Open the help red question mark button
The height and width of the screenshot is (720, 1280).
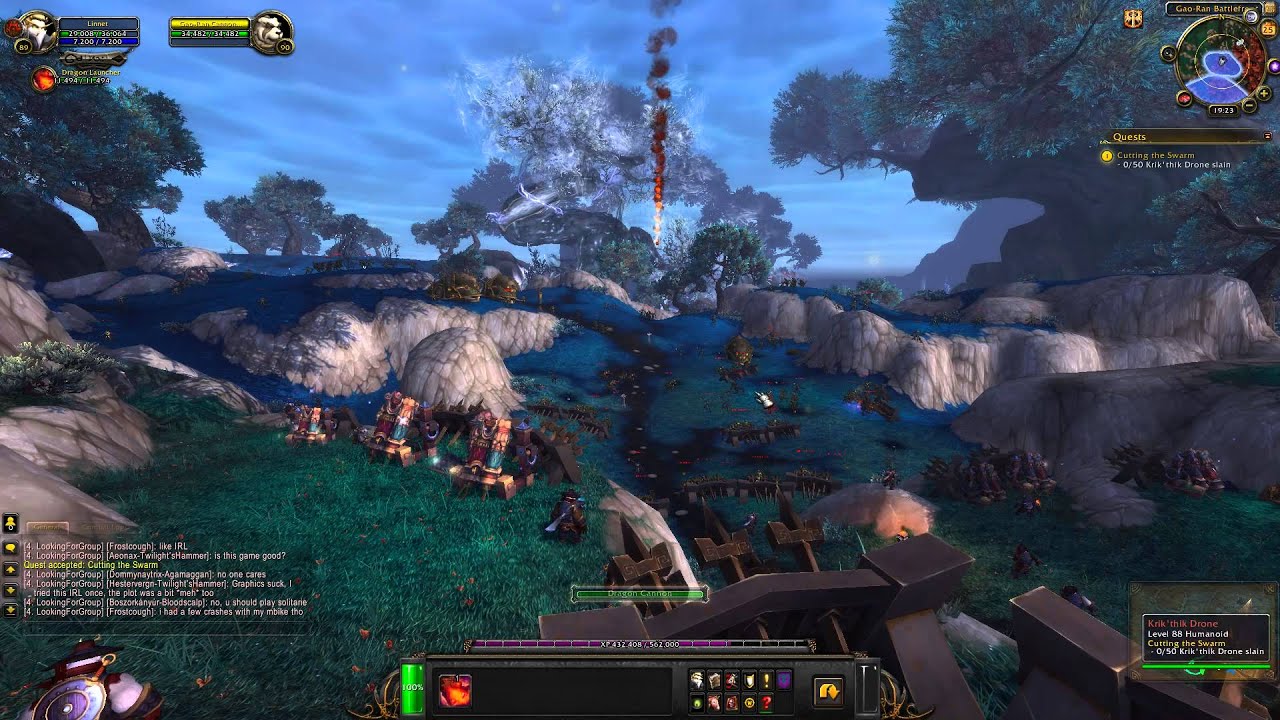766,703
